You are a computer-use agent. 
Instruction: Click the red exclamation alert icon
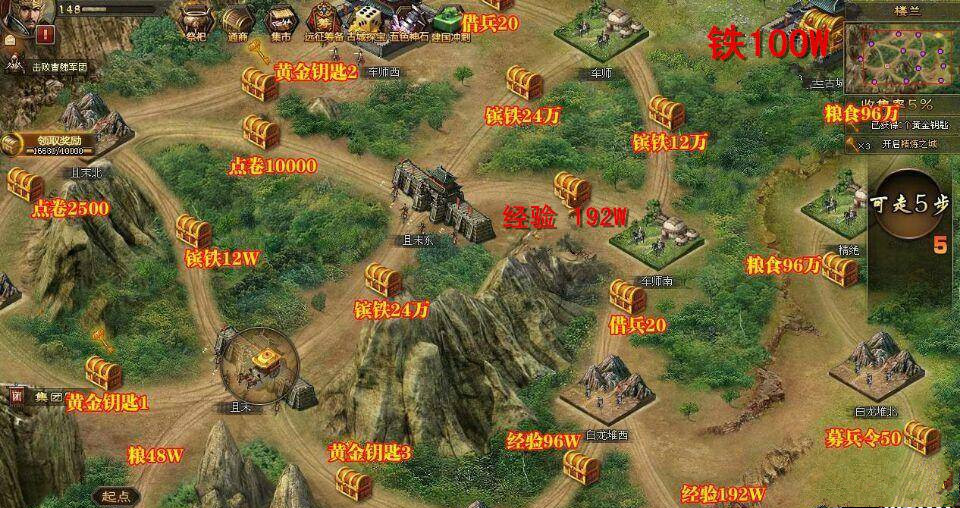click(x=45, y=34)
